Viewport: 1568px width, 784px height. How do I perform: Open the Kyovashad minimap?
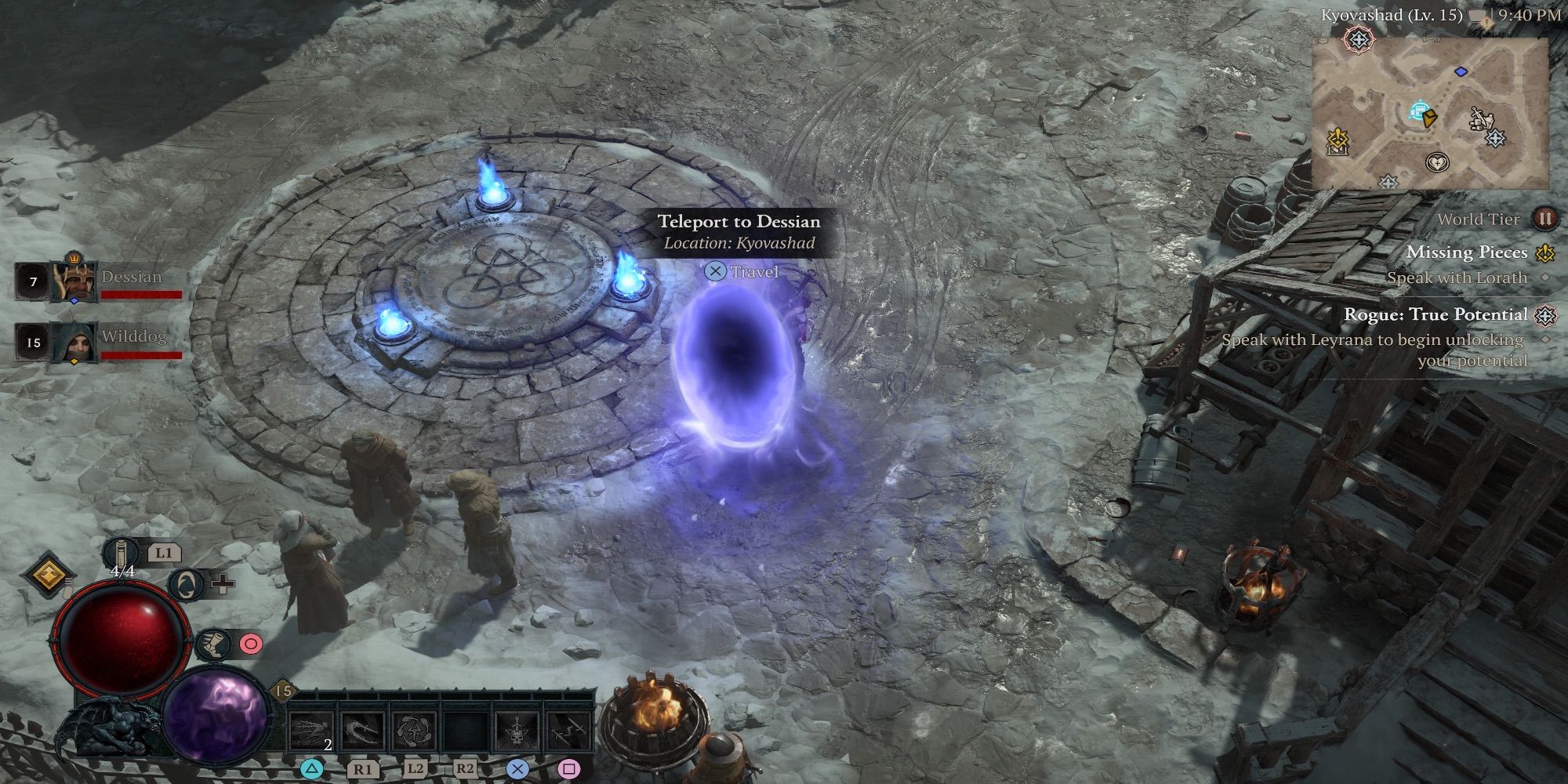[1430, 114]
